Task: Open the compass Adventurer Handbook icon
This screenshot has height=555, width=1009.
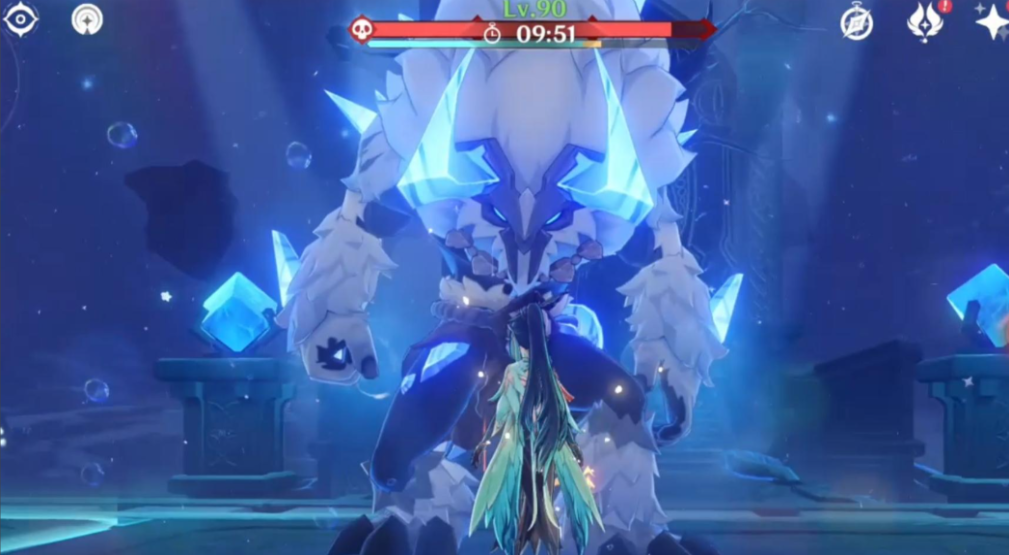Action: click(x=856, y=23)
